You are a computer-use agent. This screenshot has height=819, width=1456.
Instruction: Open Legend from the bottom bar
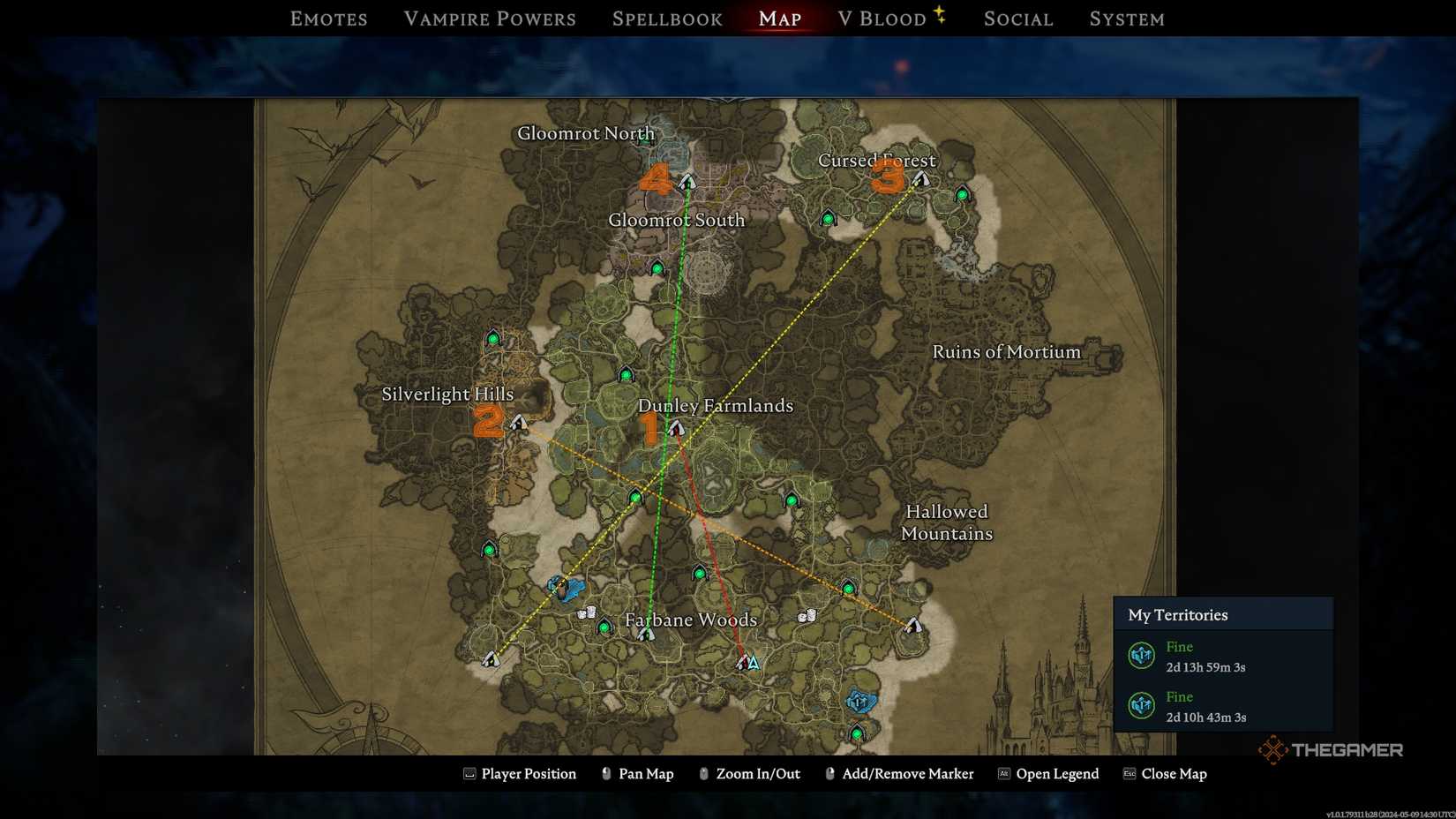[1056, 773]
